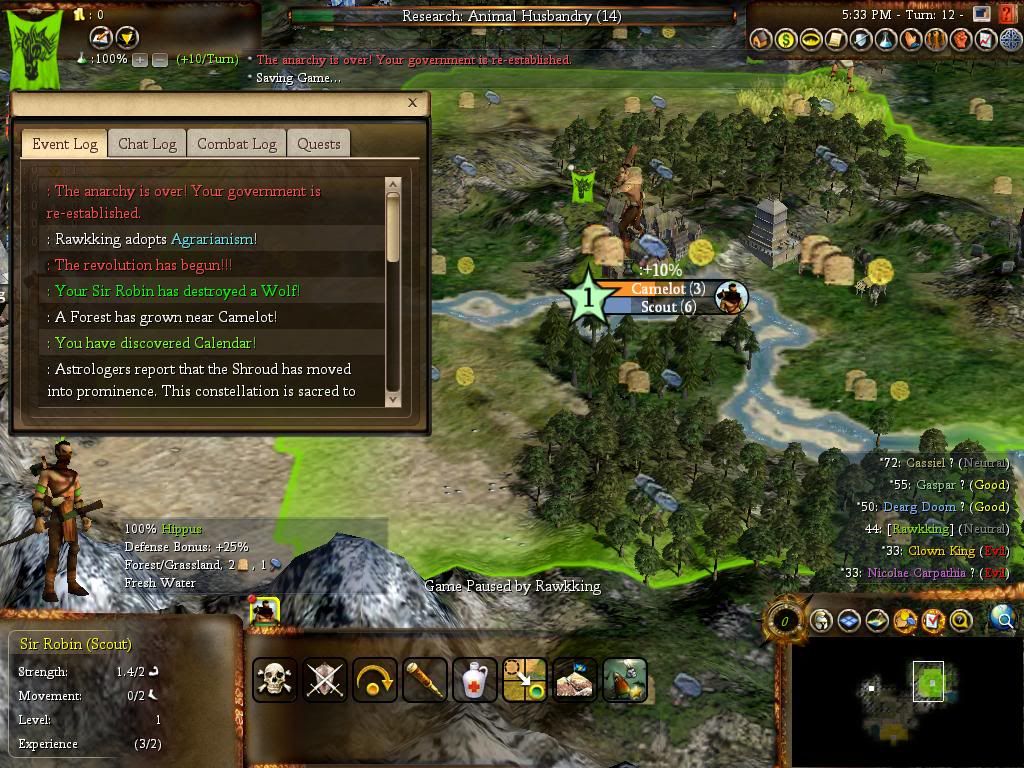Open the Combat Log tab
Screen dimensions: 1024x768
point(236,144)
